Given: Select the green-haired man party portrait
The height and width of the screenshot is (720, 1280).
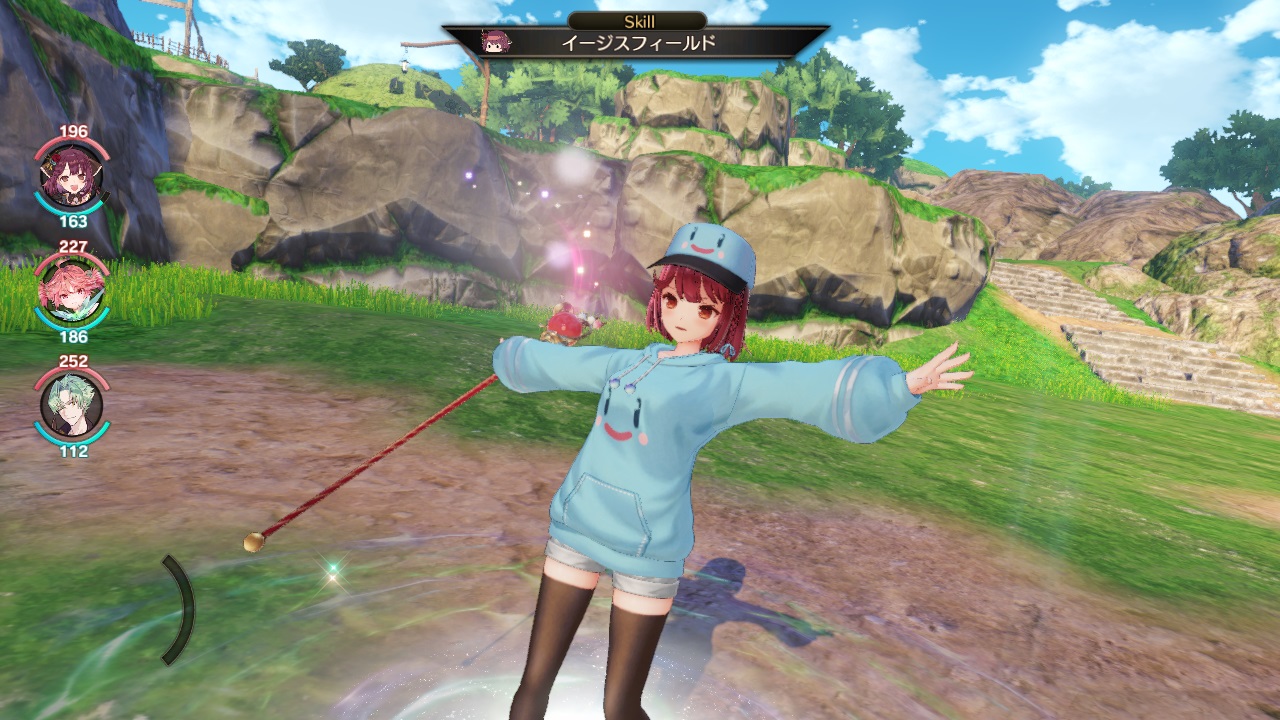Looking at the screenshot, I should 72,405.
